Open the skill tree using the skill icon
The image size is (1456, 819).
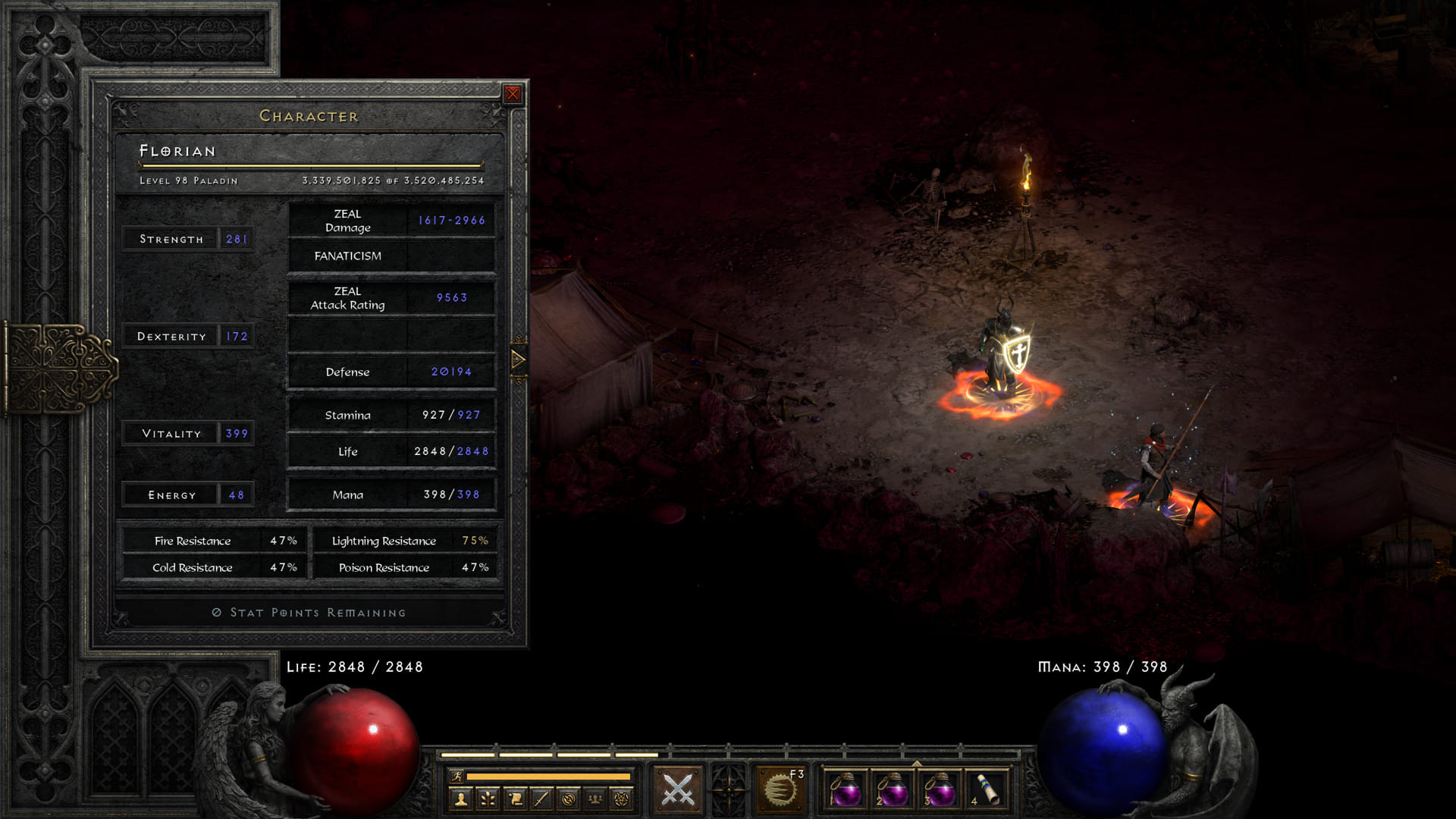[486, 799]
